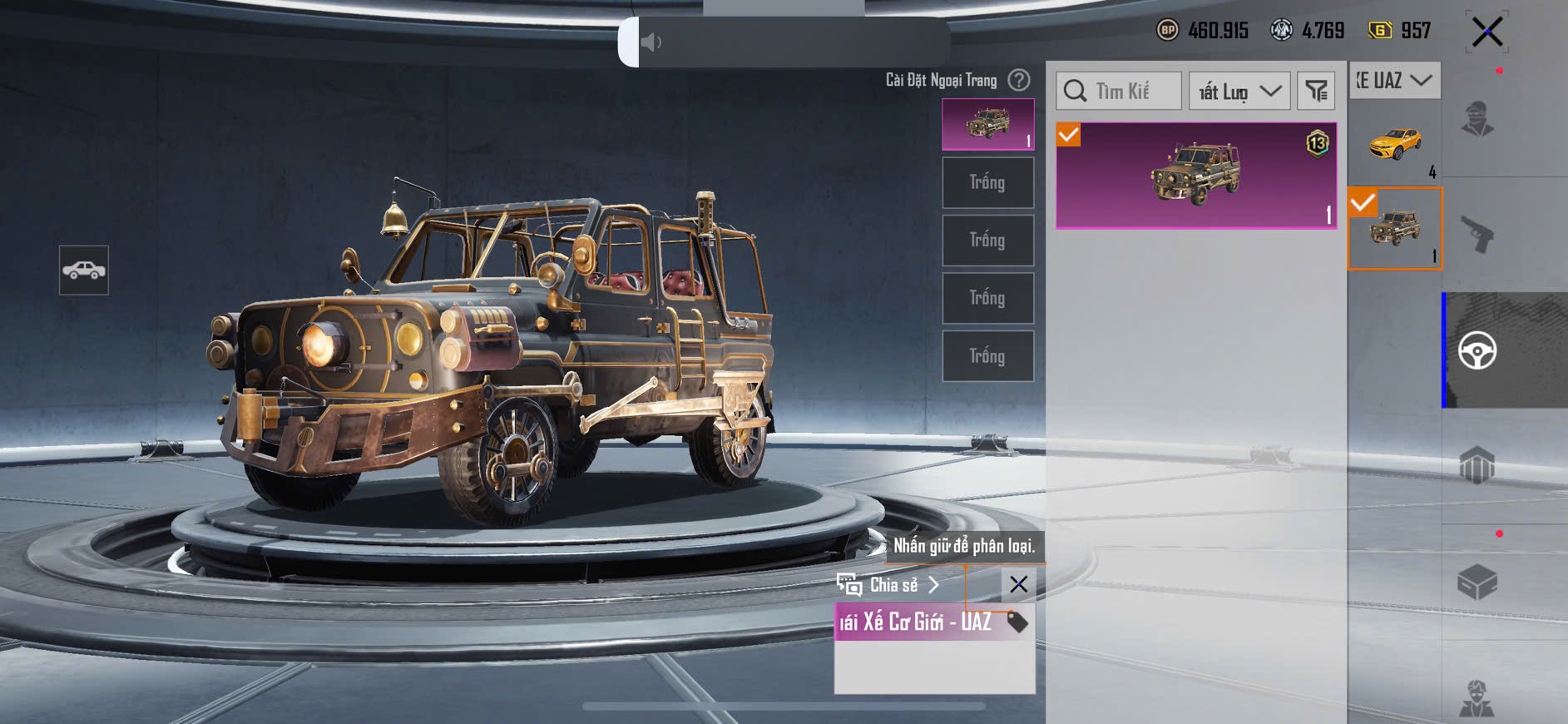Click the funnel filter button
1568x724 pixels.
click(1316, 91)
